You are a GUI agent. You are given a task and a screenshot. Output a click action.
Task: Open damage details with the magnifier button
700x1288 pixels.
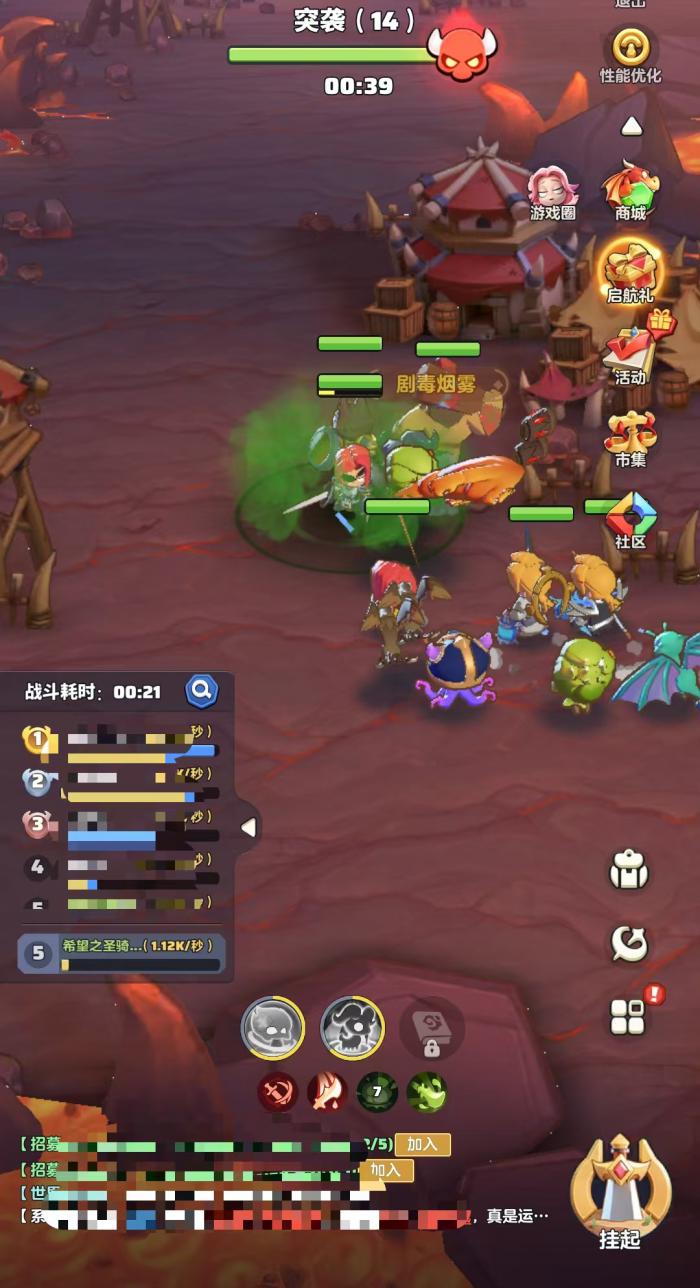click(201, 690)
